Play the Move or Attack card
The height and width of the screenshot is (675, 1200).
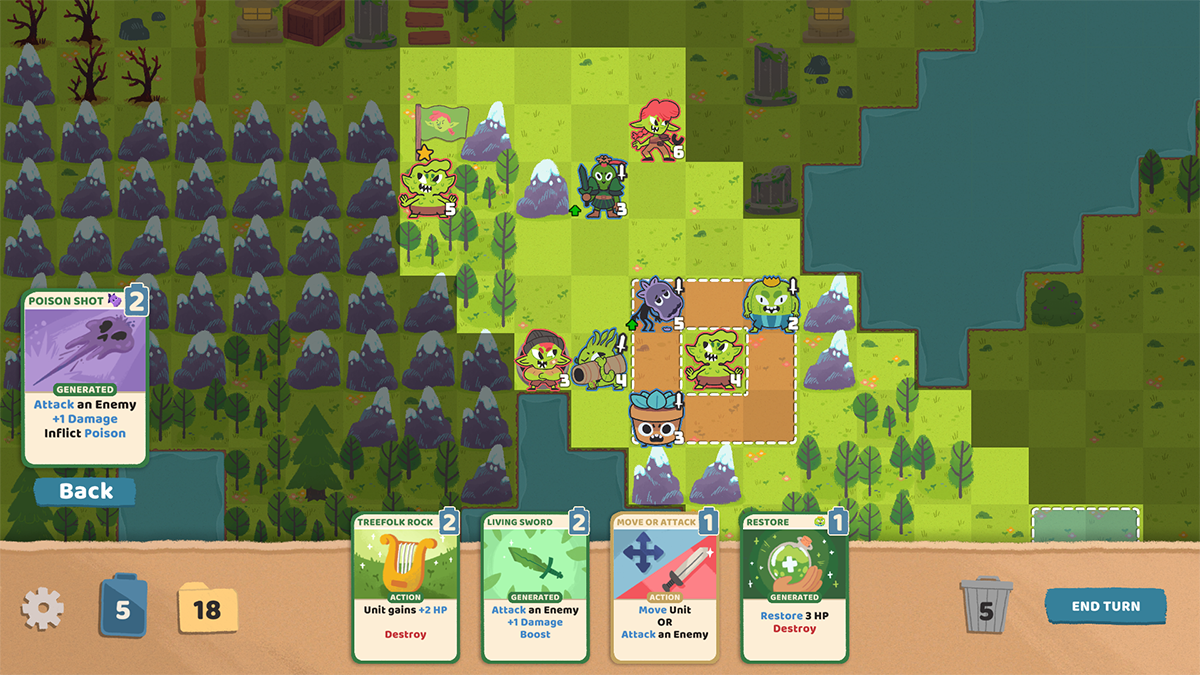(x=665, y=587)
